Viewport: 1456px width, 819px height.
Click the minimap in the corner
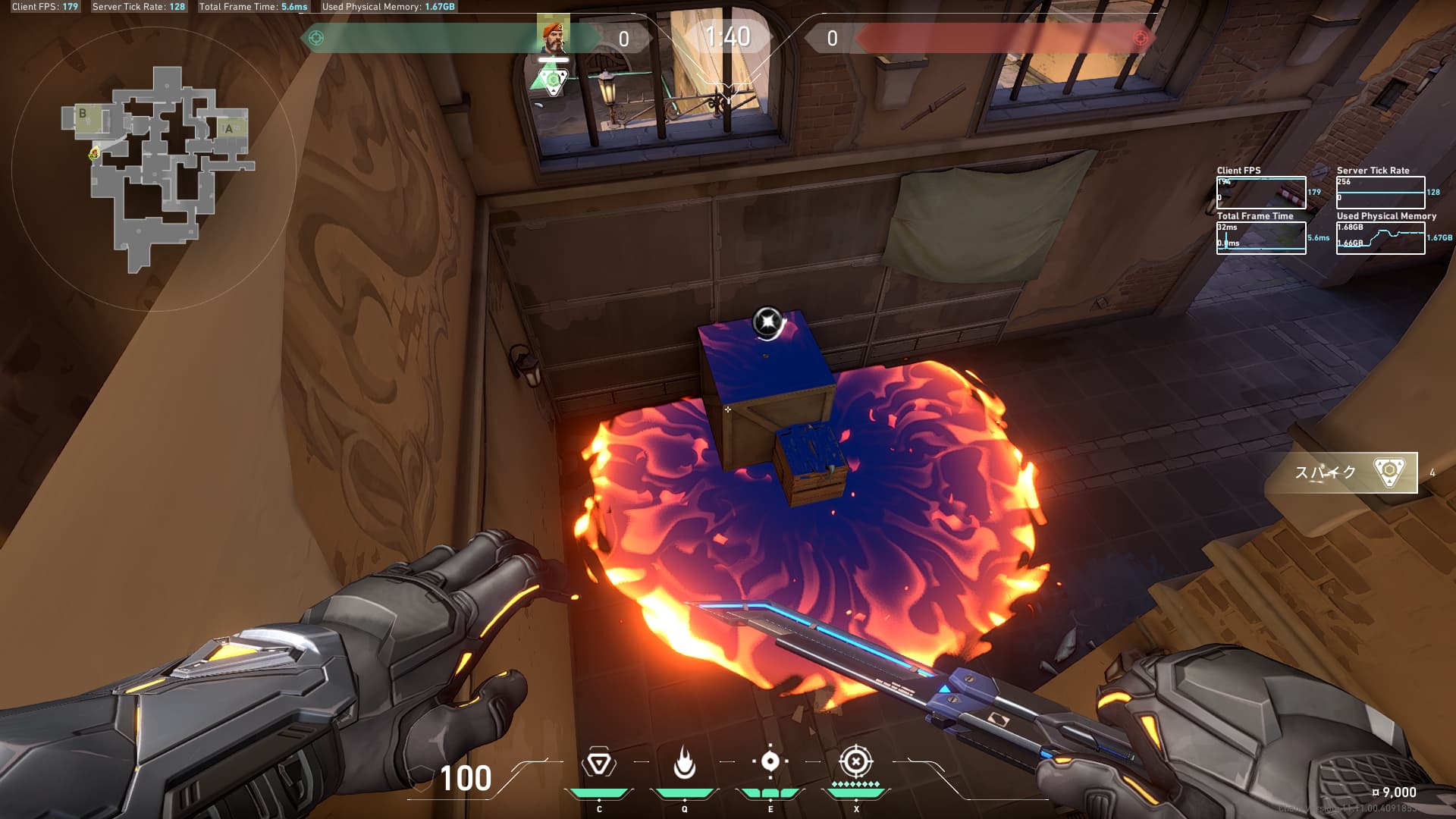155,168
